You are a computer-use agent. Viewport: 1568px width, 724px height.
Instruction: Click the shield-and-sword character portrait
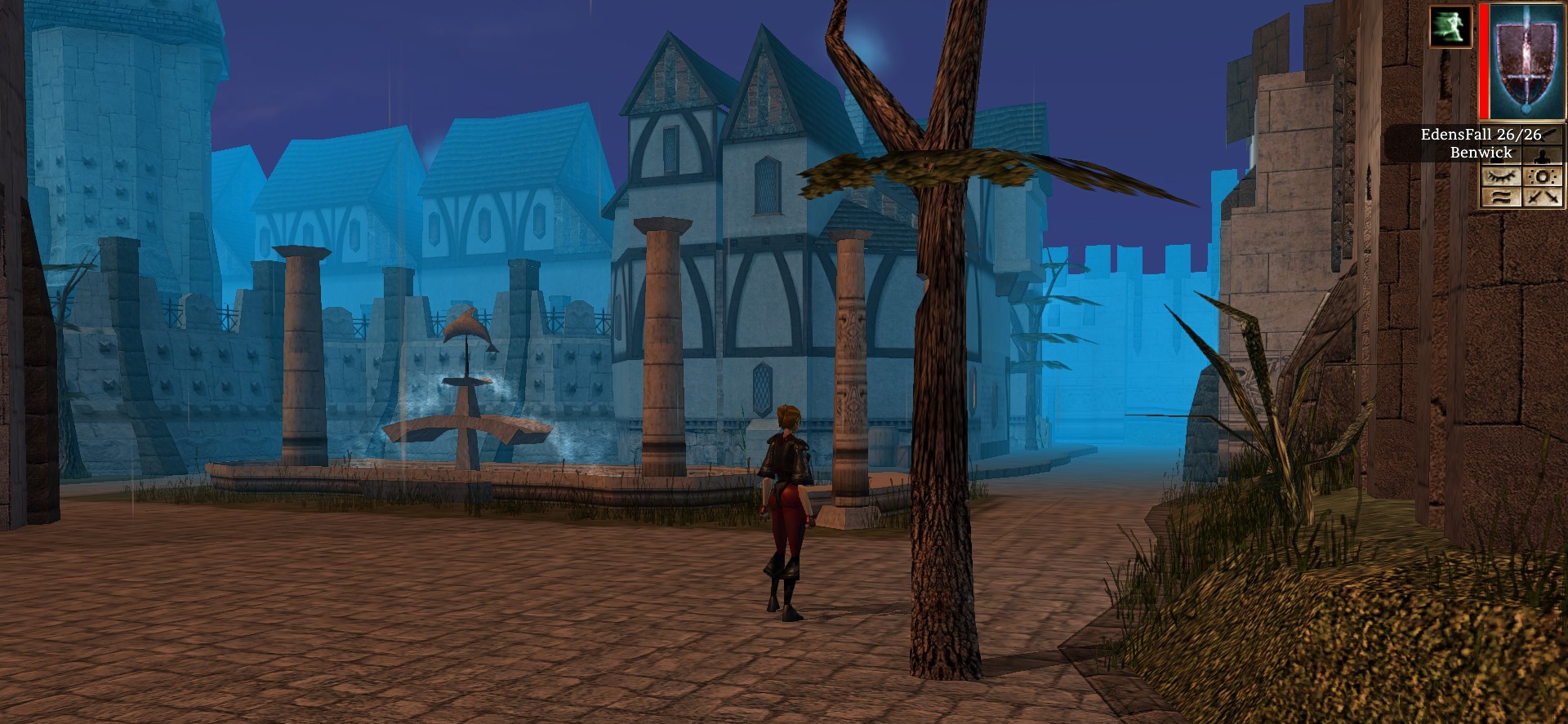1526,61
